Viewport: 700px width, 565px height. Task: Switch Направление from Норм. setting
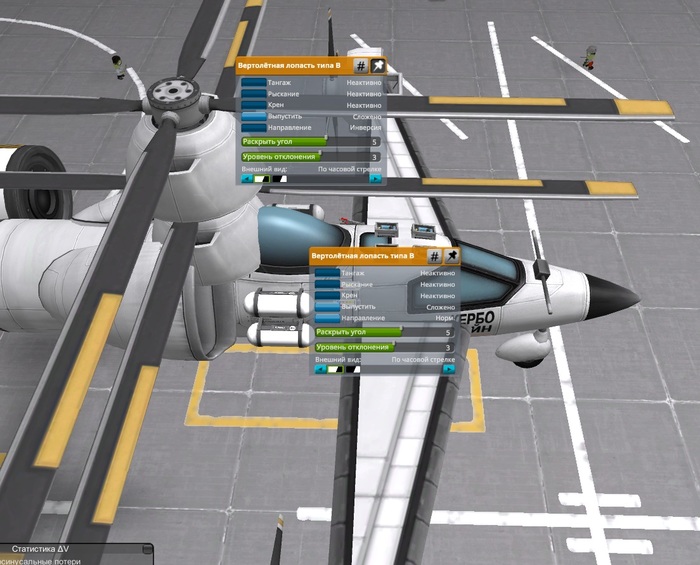[x=327, y=319]
